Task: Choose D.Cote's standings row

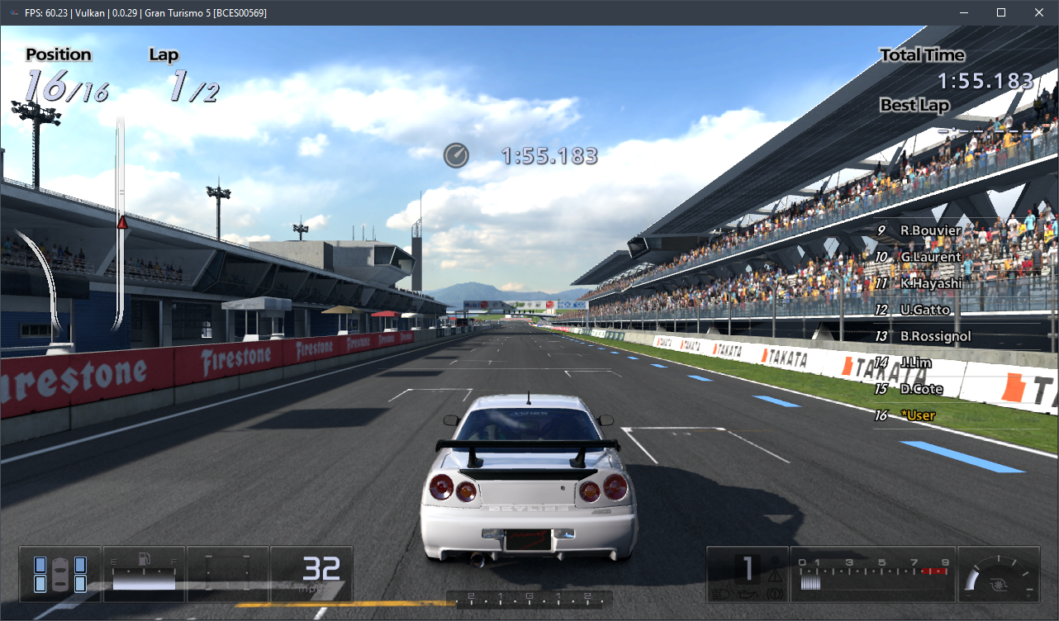Action: (x=920, y=388)
